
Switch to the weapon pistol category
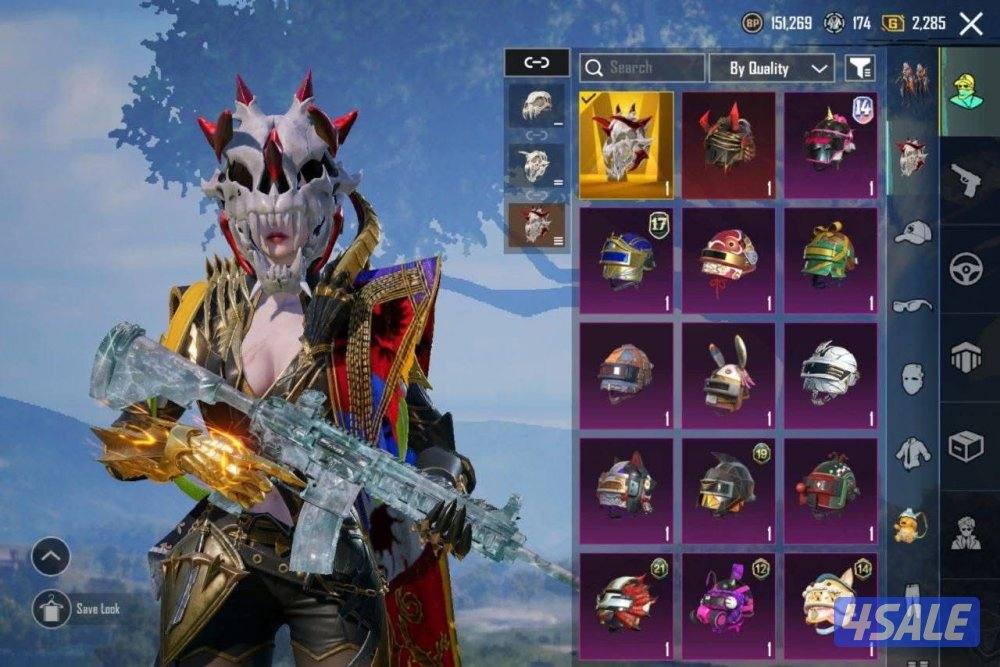[966, 180]
